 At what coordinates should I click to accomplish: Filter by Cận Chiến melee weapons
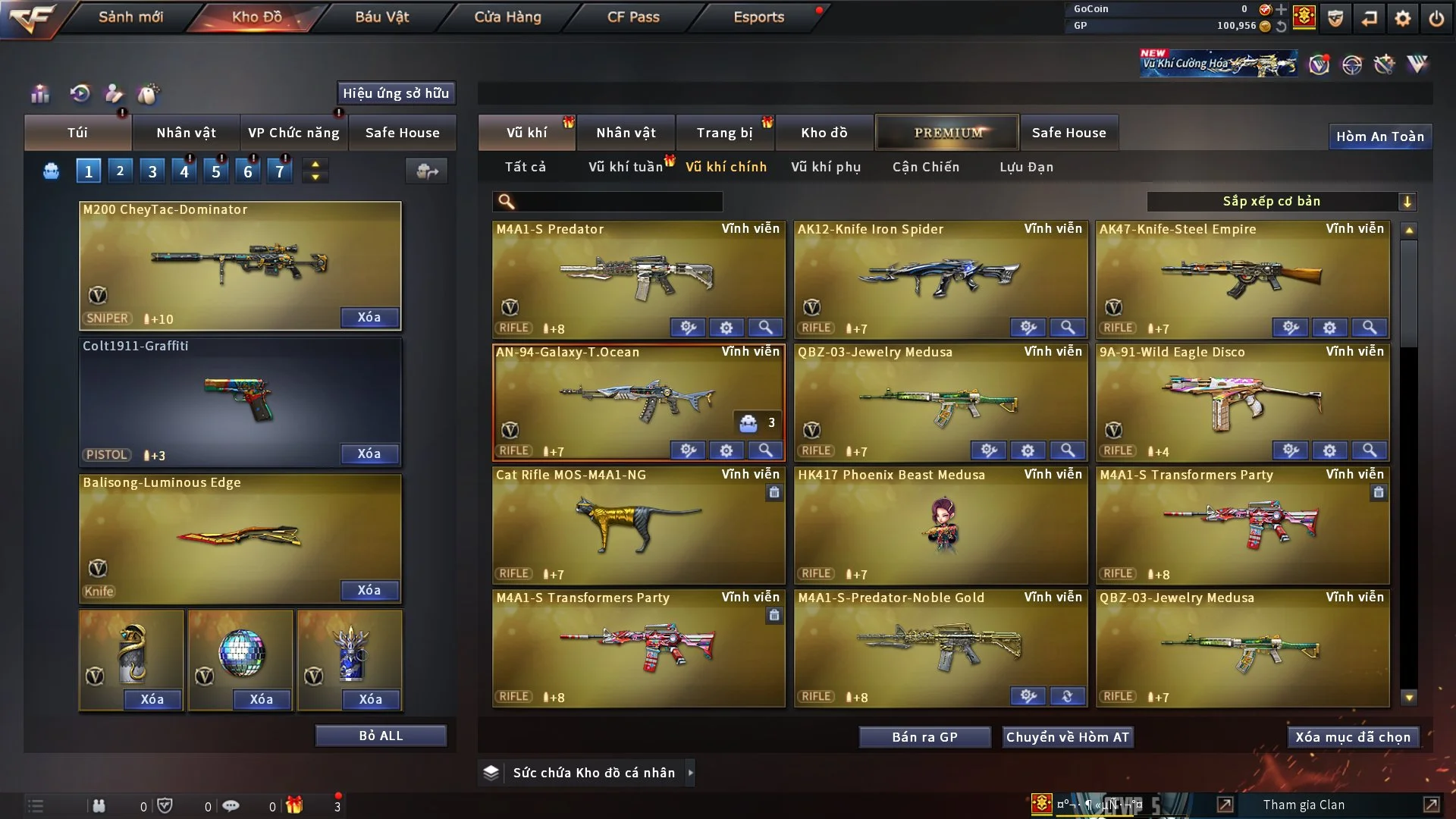926,167
